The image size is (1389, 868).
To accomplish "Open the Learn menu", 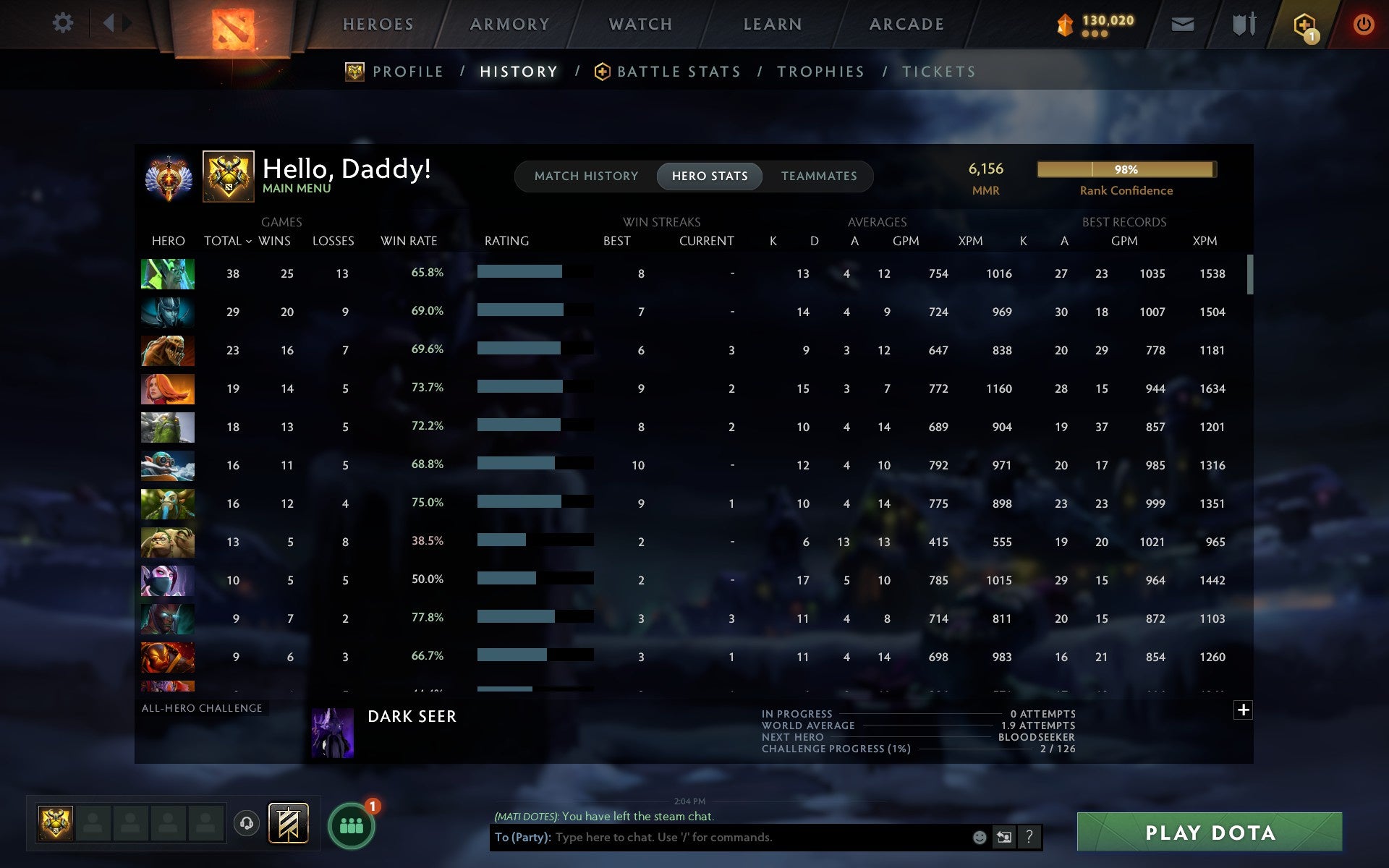I will (771, 23).
